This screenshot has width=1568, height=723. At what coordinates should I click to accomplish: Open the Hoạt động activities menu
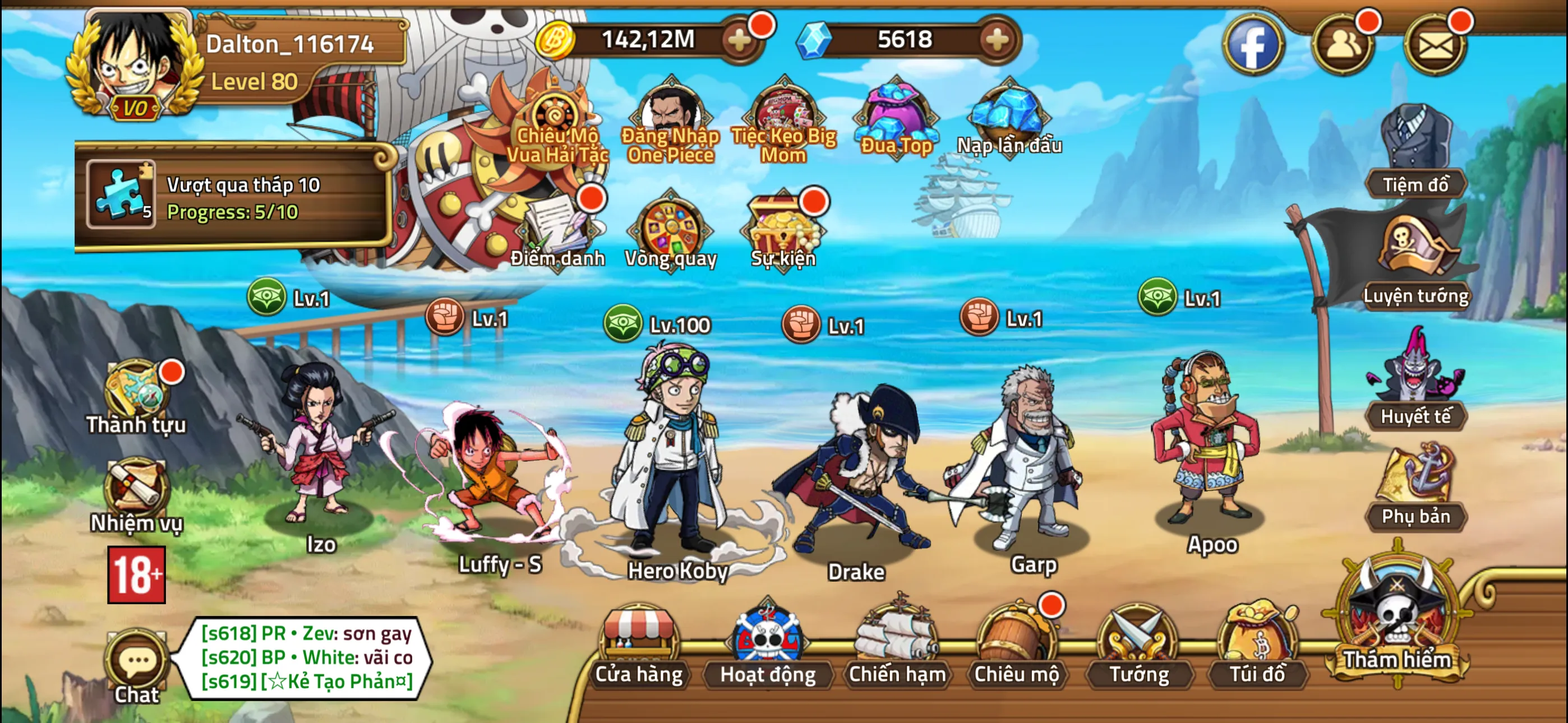tap(768, 646)
